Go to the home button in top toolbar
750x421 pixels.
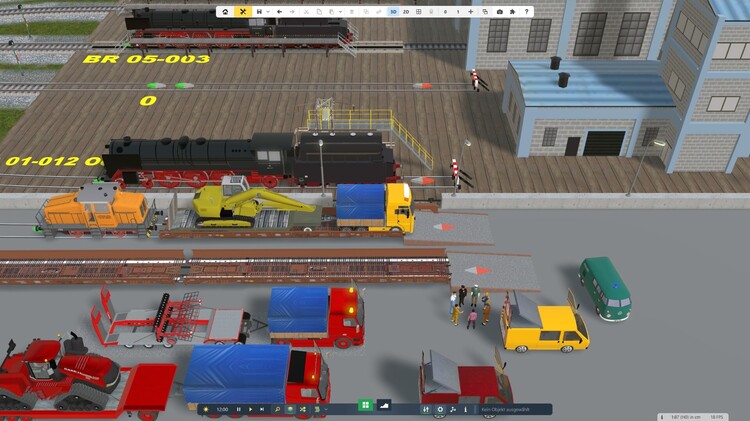(225, 12)
